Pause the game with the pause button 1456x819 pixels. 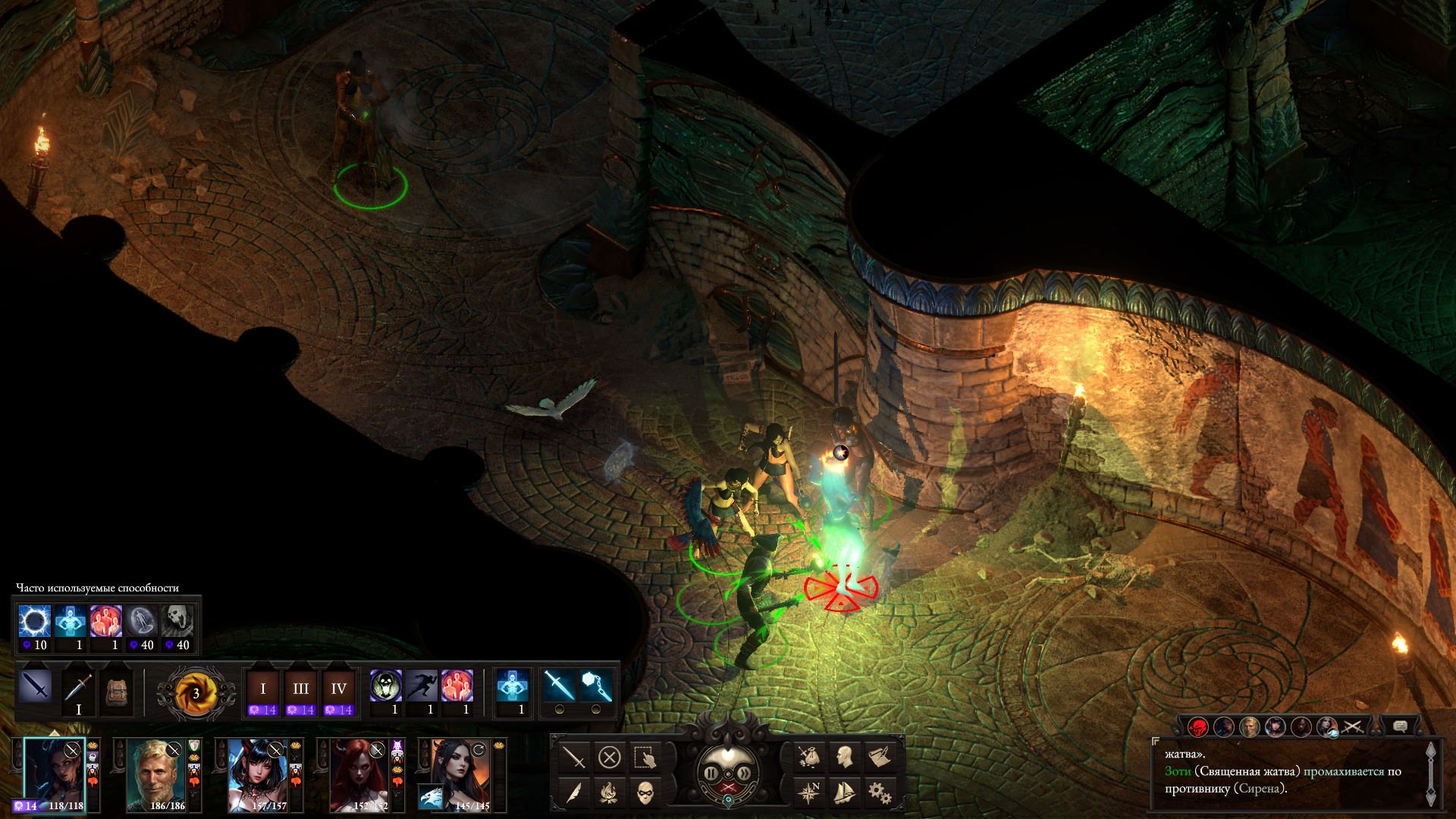click(x=711, y=773)
